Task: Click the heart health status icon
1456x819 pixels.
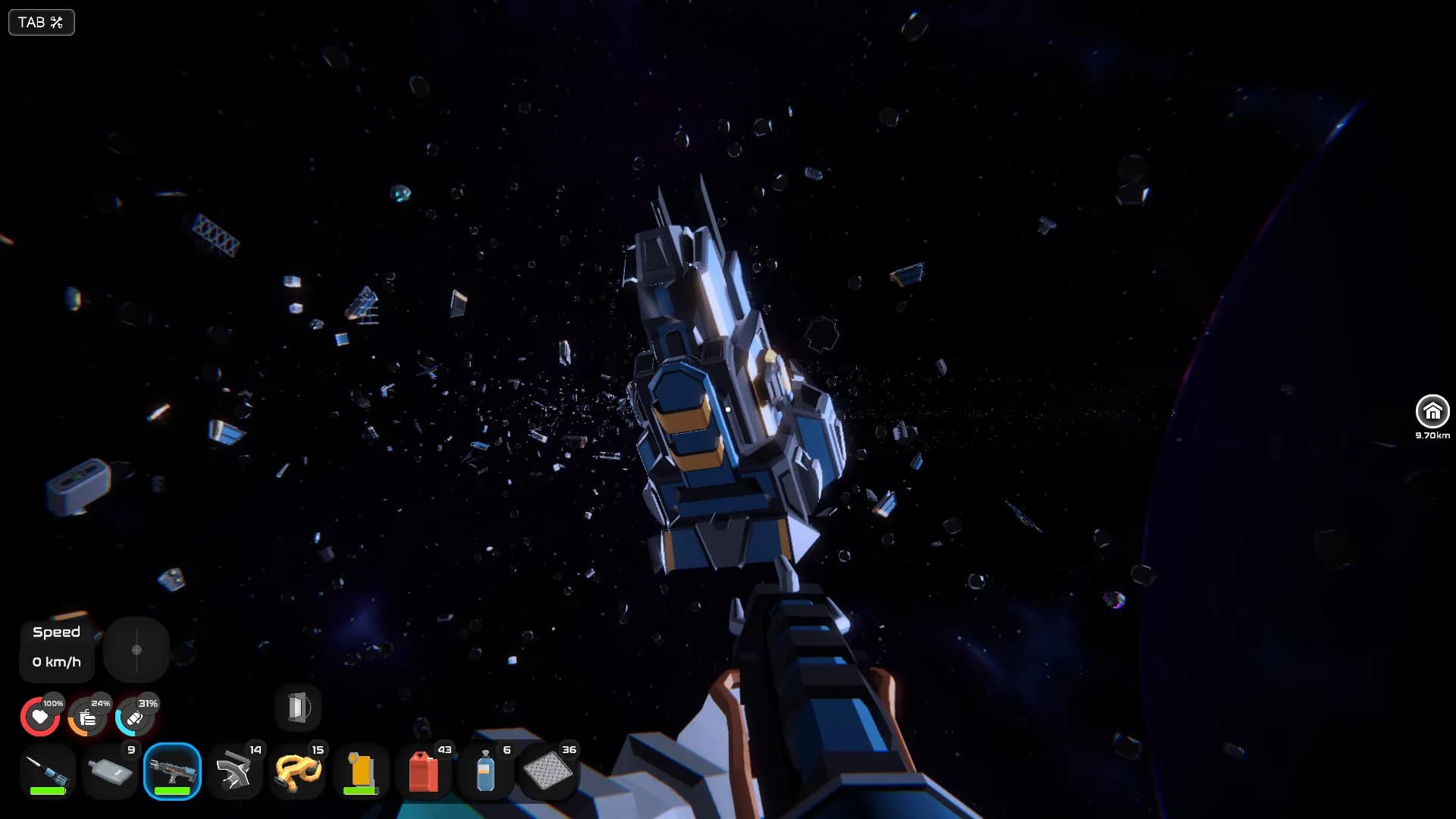Action: tap(39, 717)
